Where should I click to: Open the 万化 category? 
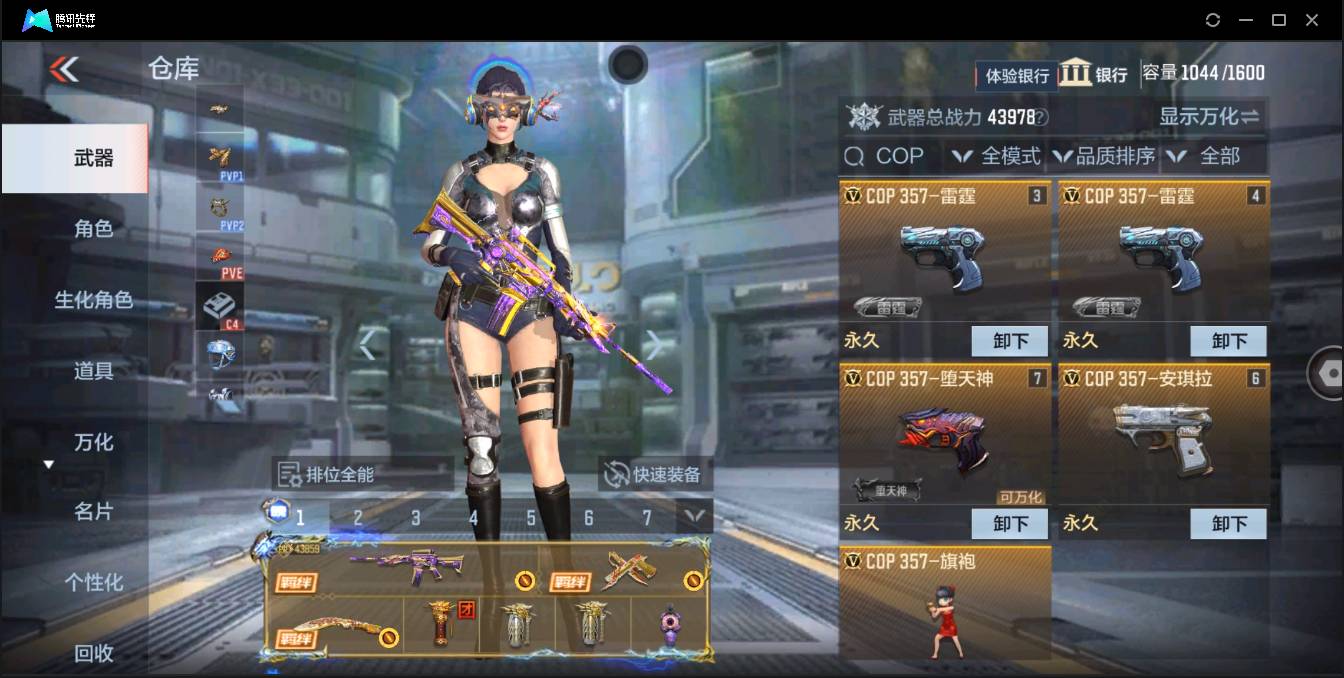click(x=94, y=442)
